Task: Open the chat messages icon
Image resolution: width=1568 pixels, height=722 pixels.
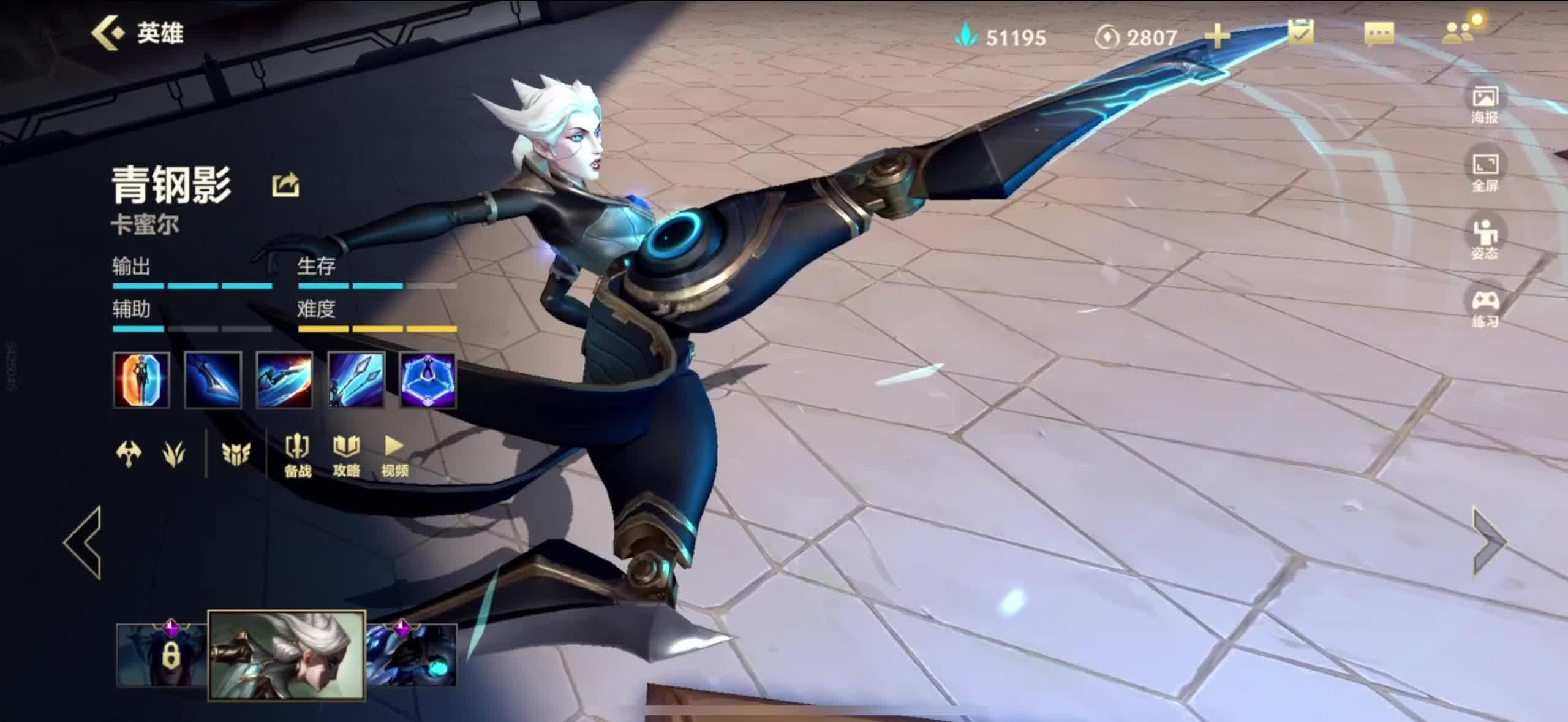Action: [1379, 33]
